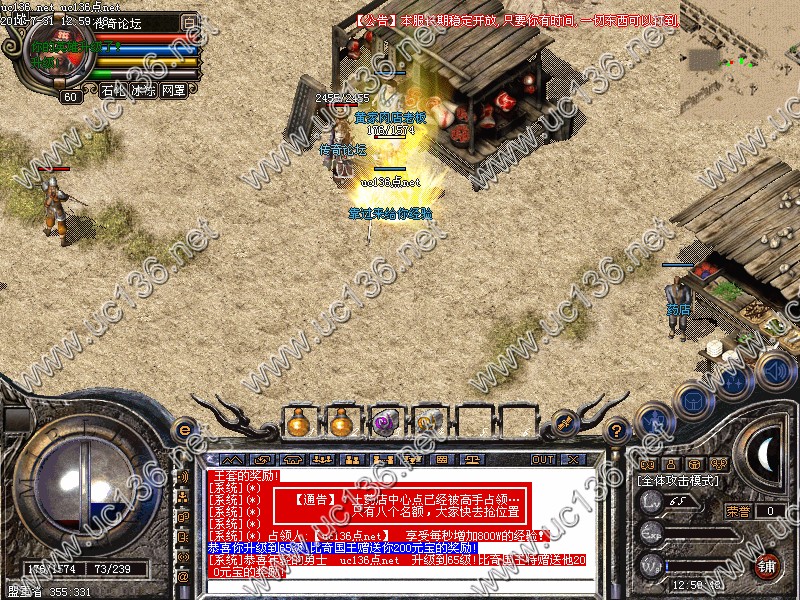Toggle the 自 button on hero panel
Image resolution: width=800 pixels, height=600 pixels.
coord(190,22)
